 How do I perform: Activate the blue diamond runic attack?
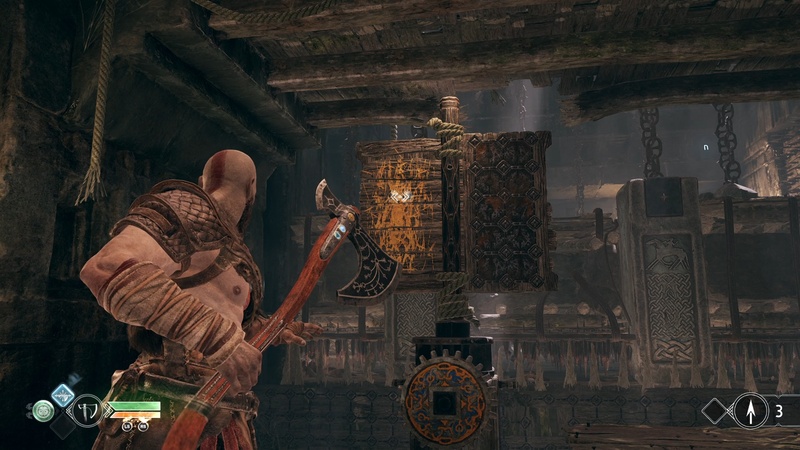pos(62,393)
